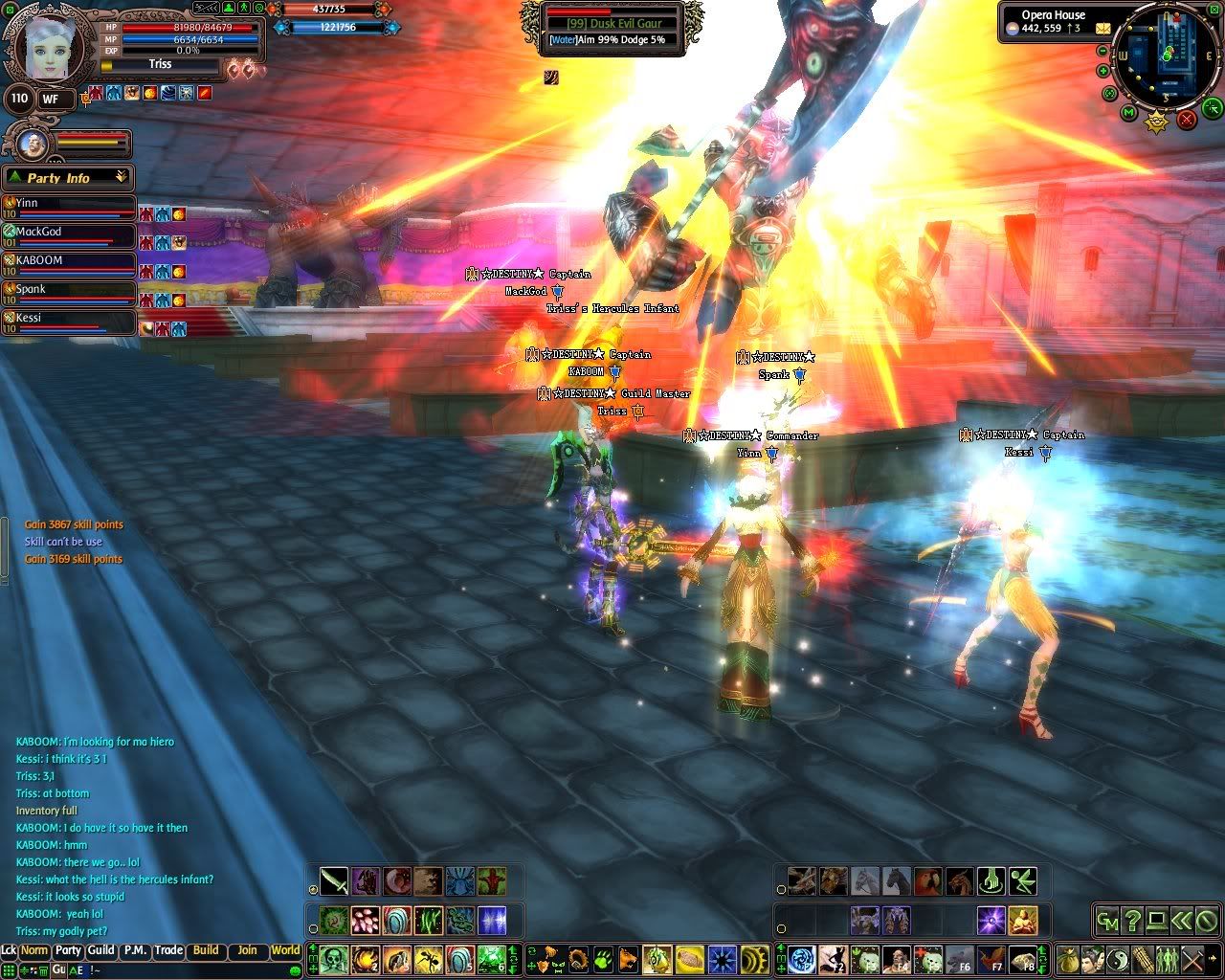Click the red crossed-swords button below minimap

coord(1186,119)
